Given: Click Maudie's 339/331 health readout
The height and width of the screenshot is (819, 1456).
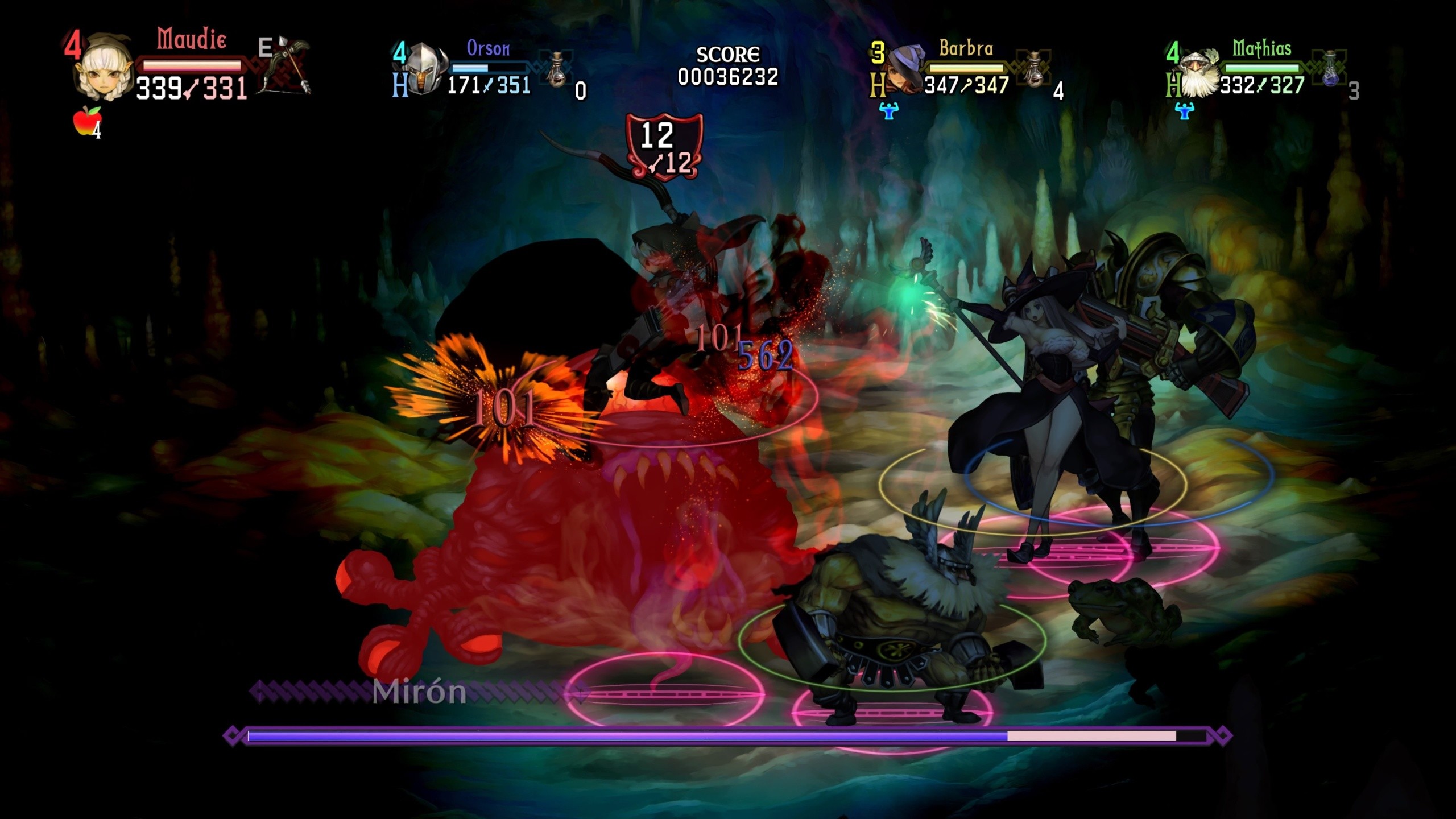Looking at the screenshot, I should [192, 88].
